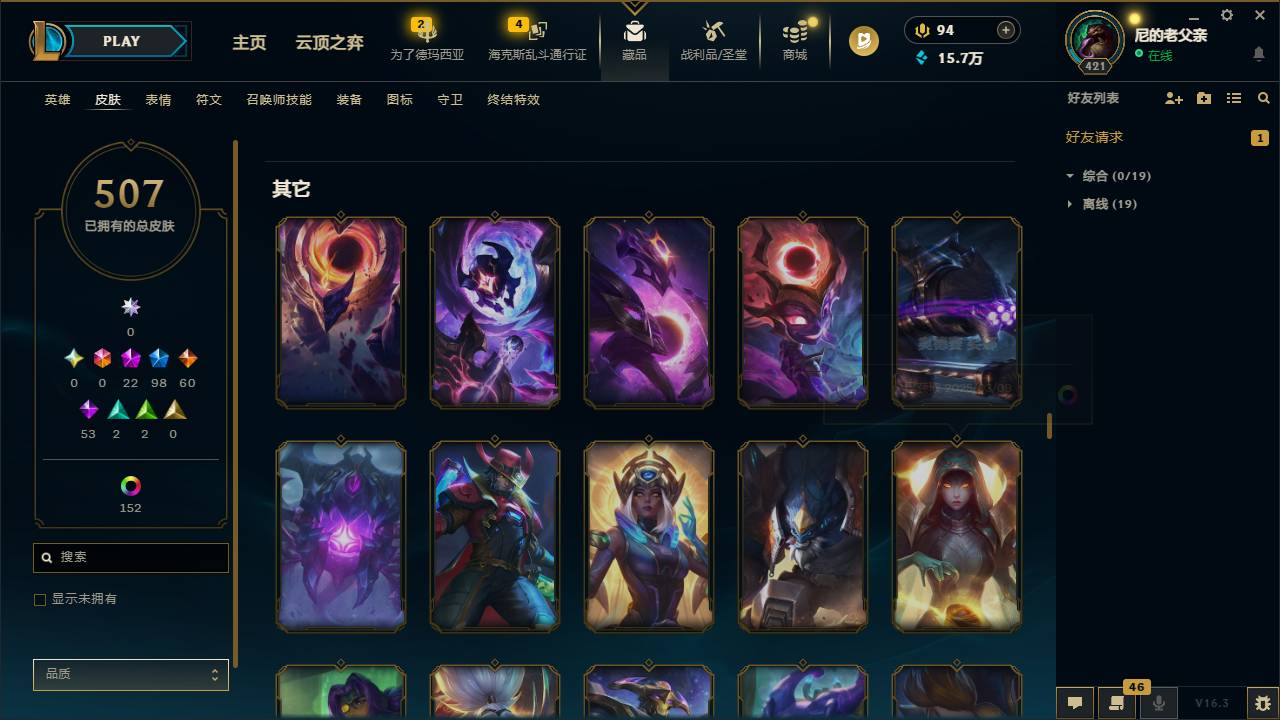The image size is (1280, 720).
Task: Open the 品质 quality dropdown
Action: [x=130, y=674]
